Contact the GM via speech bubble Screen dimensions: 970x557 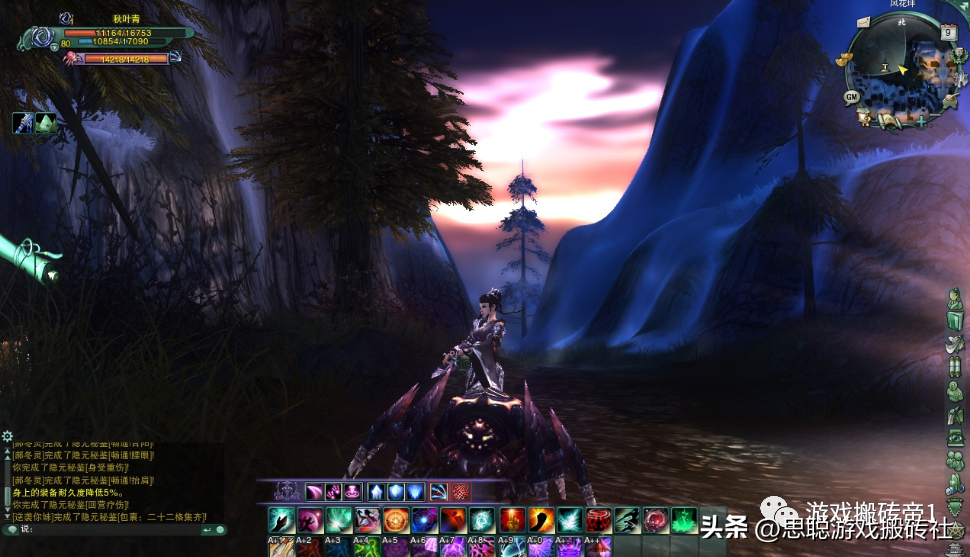pos(851,97)
